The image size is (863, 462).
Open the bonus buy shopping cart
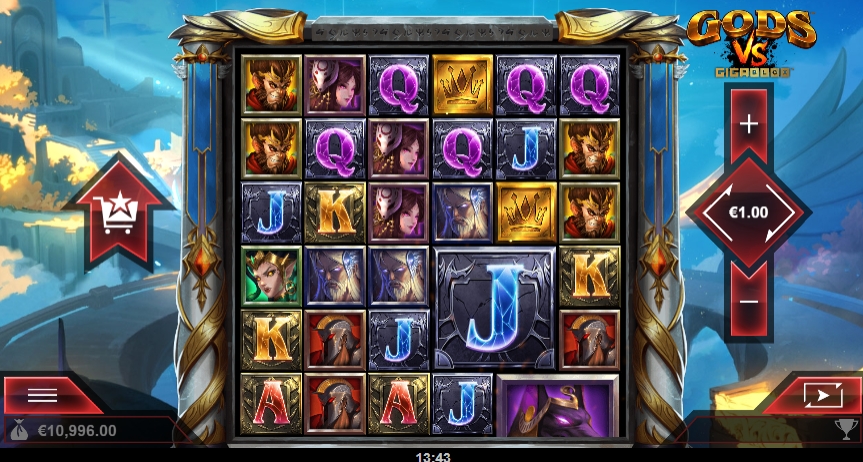(x=118, y=211)
